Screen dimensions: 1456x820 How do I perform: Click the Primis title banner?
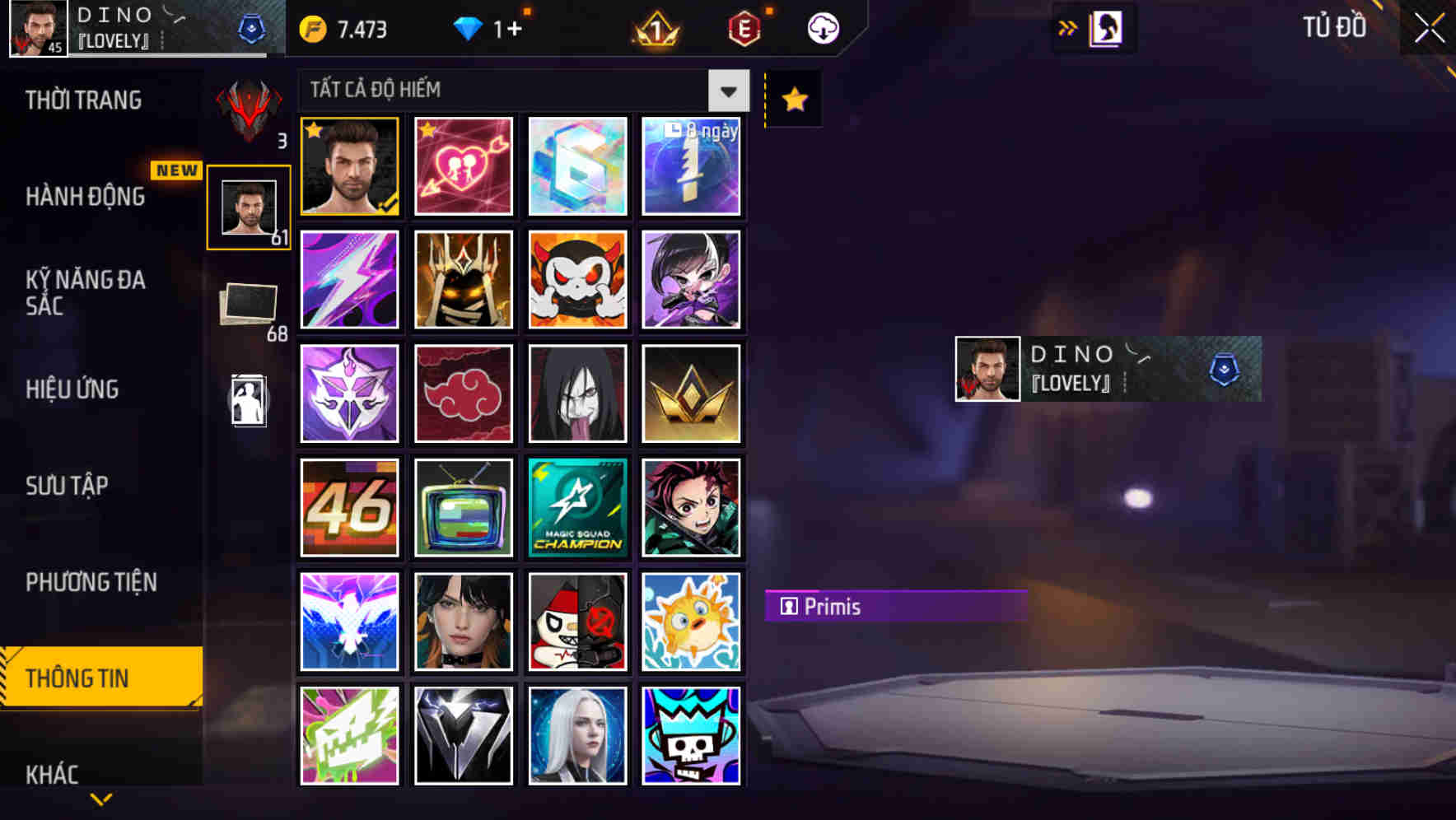click(x=894, y=607)
